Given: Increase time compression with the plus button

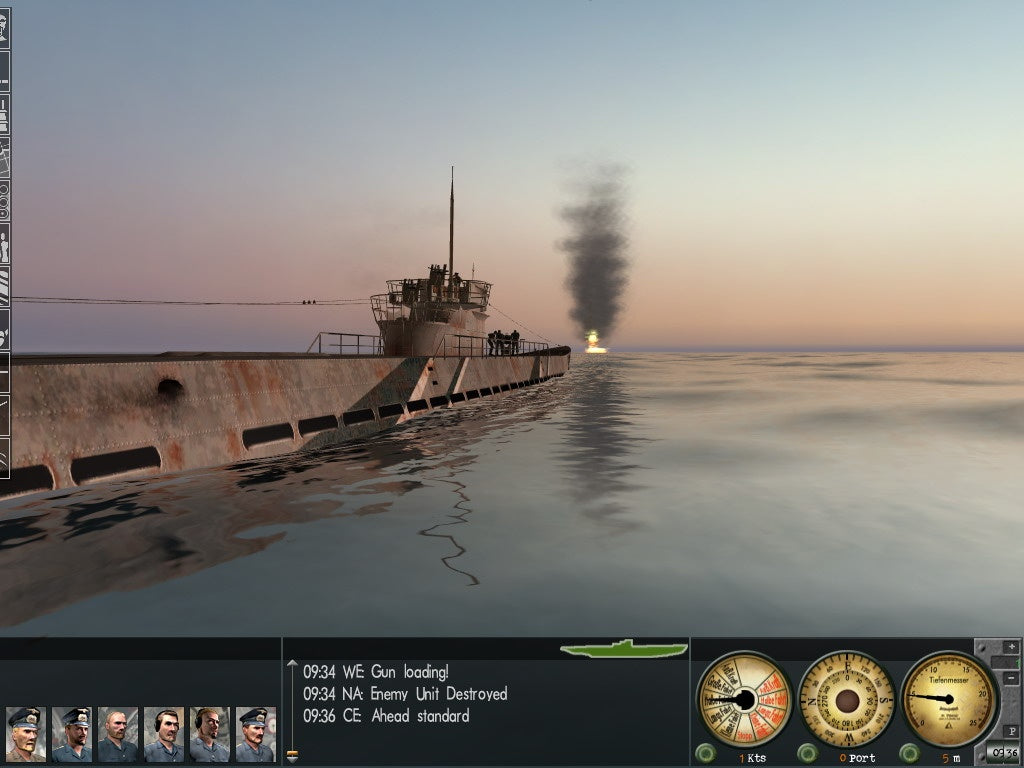Looking at the screenshot, I should (x=1010, y=647).
